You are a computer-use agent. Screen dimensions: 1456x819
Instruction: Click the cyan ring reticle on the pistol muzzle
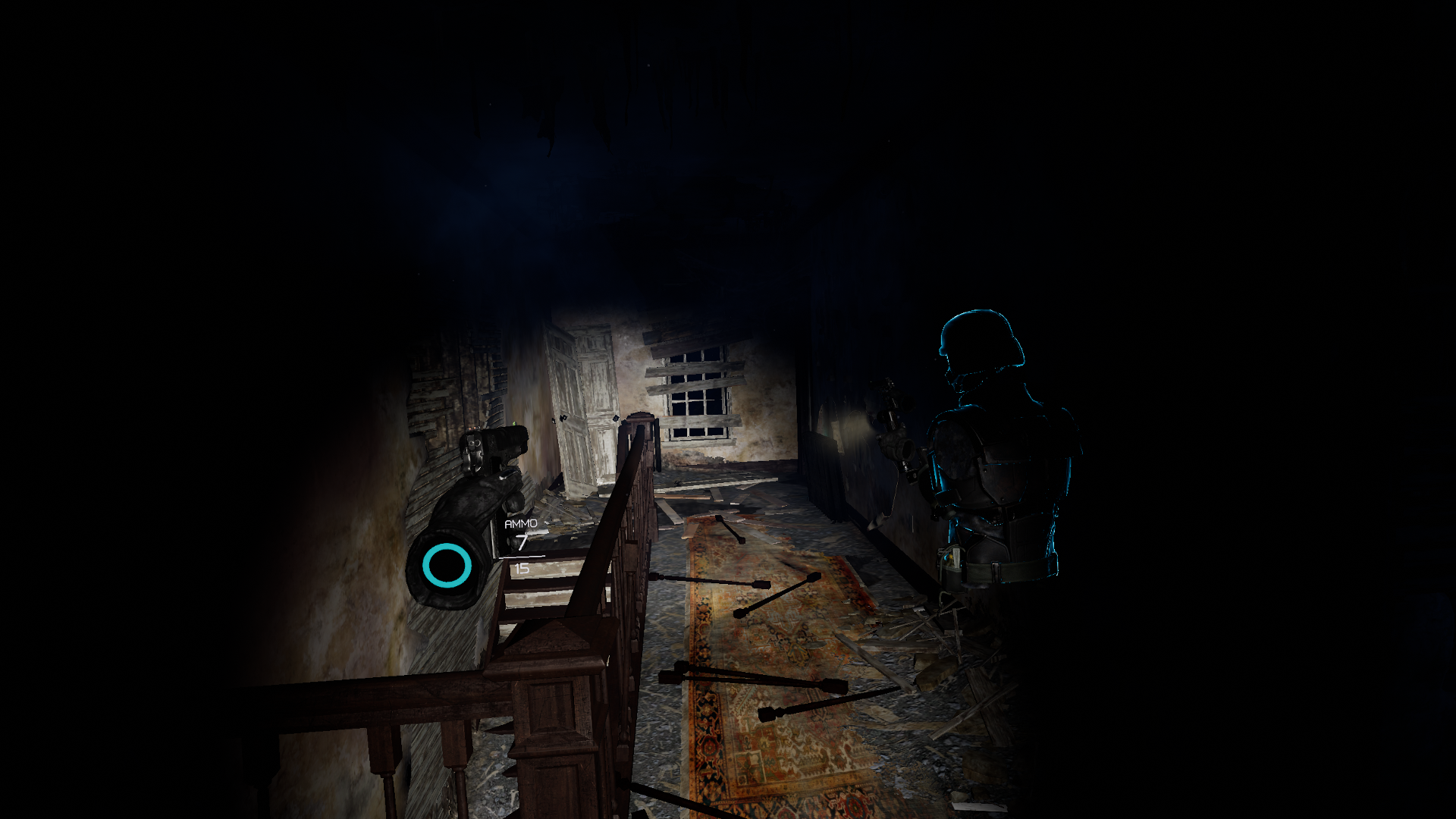446,564
